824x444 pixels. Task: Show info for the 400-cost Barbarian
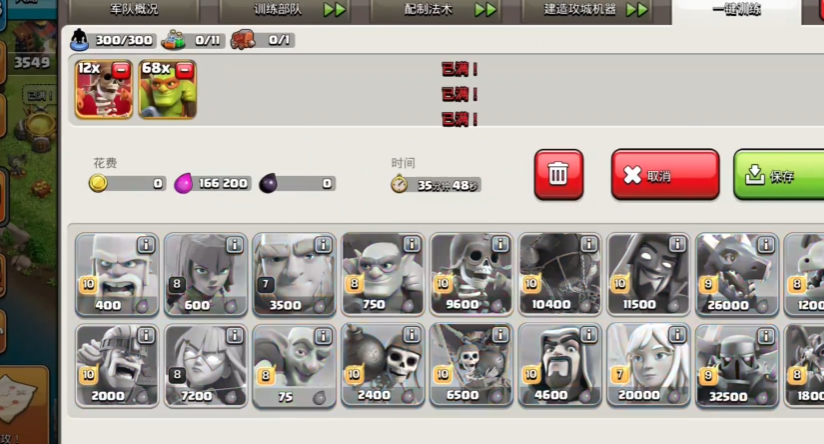(x=146, y=245)
